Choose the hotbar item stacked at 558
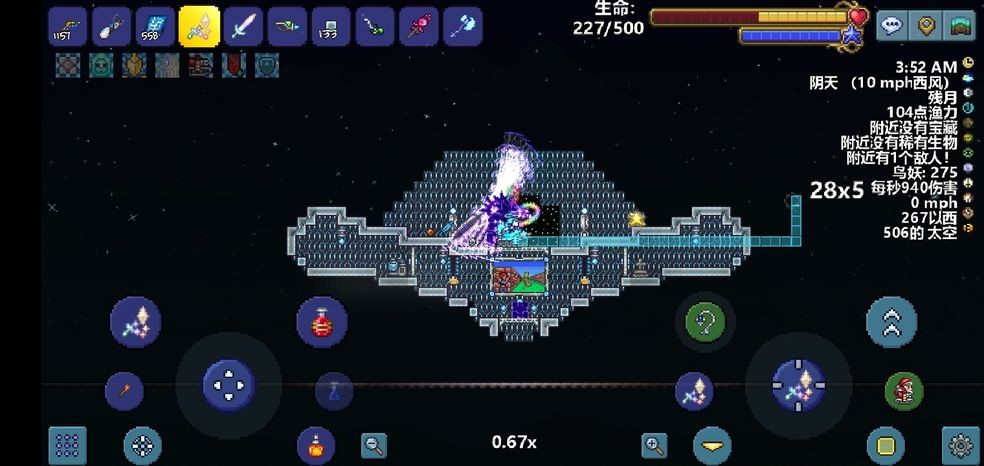 point(155,27)
